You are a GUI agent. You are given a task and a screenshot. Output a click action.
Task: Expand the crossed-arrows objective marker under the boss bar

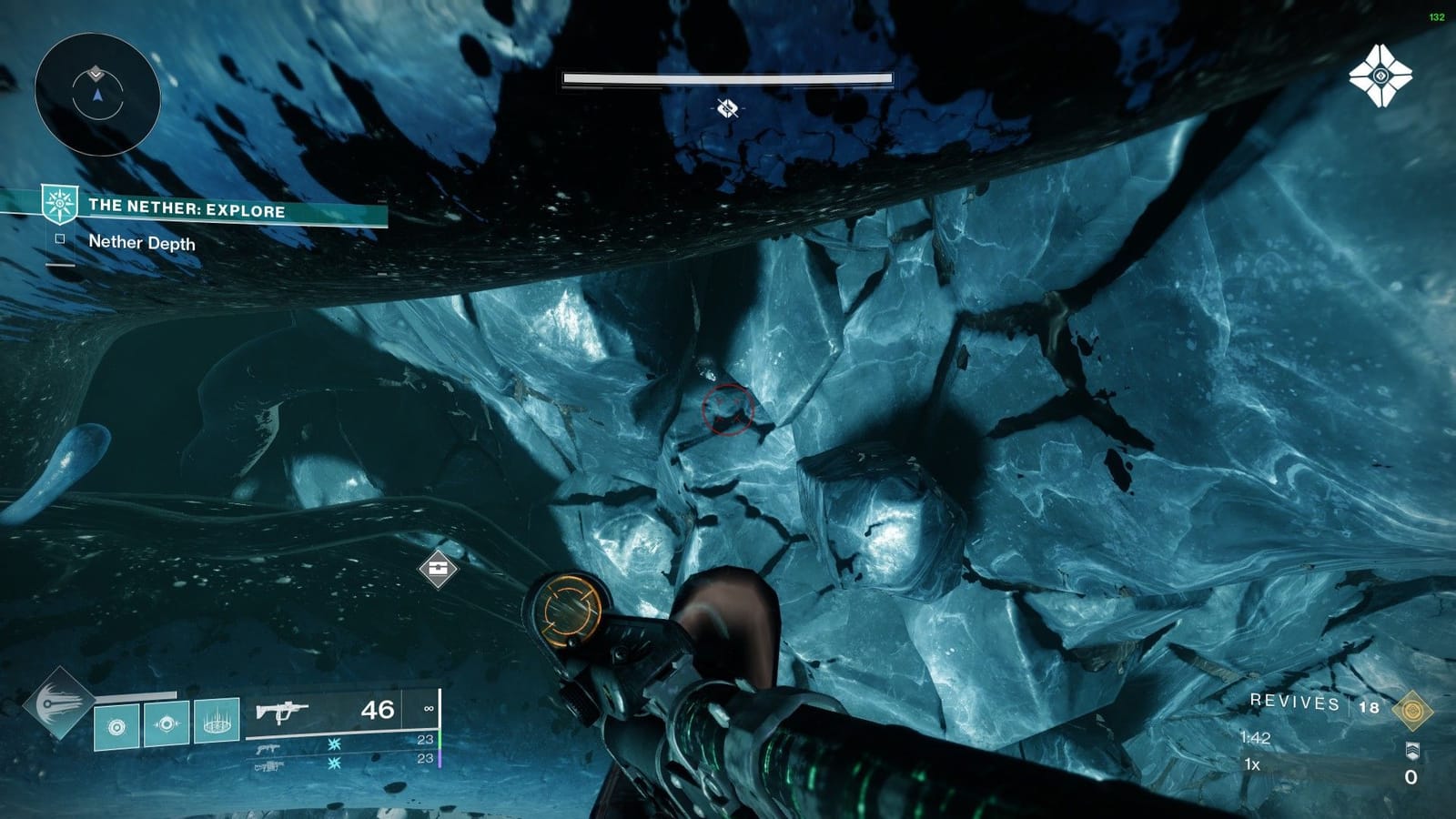coord(726,110)
